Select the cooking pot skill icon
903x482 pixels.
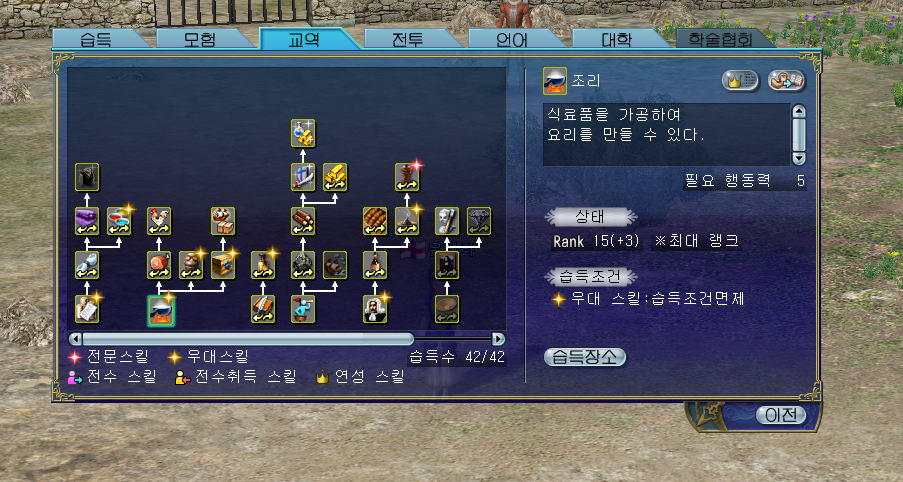[161, 311]
